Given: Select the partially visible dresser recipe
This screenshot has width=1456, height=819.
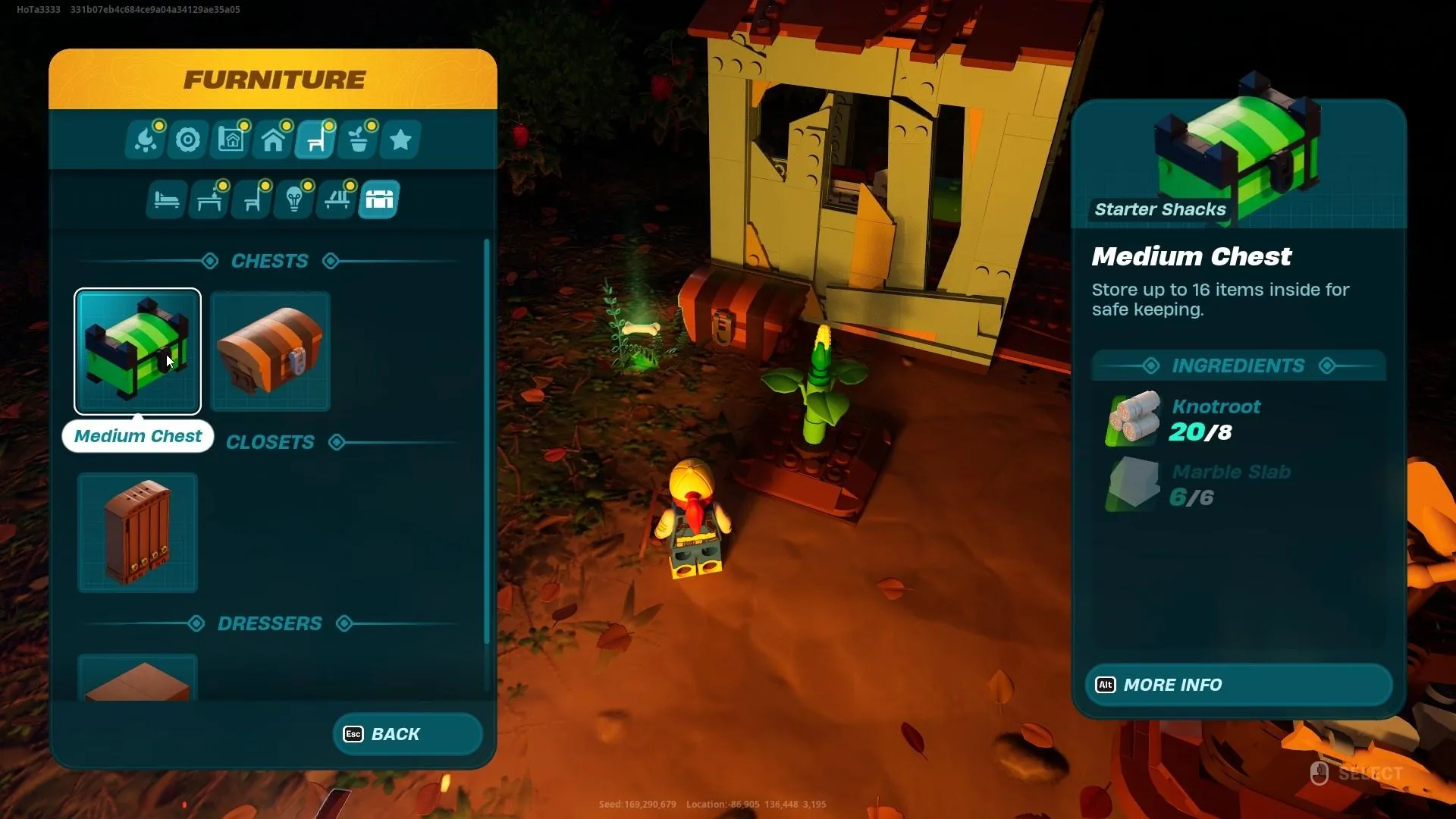Looking at the screenshot, I should tap(137, 679).
